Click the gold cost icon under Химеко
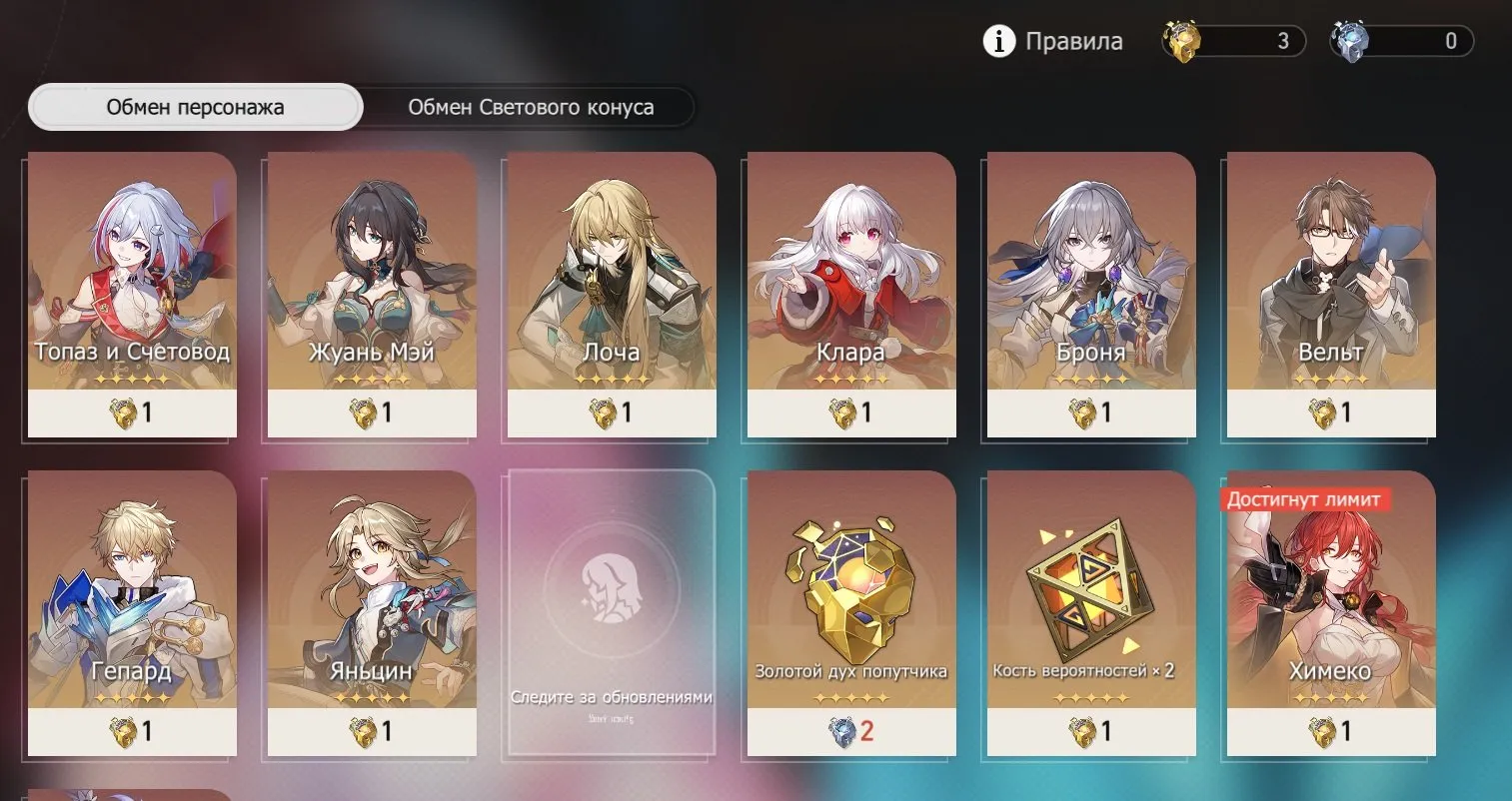Viewport: 1512px width, 801px height. 1318,732
